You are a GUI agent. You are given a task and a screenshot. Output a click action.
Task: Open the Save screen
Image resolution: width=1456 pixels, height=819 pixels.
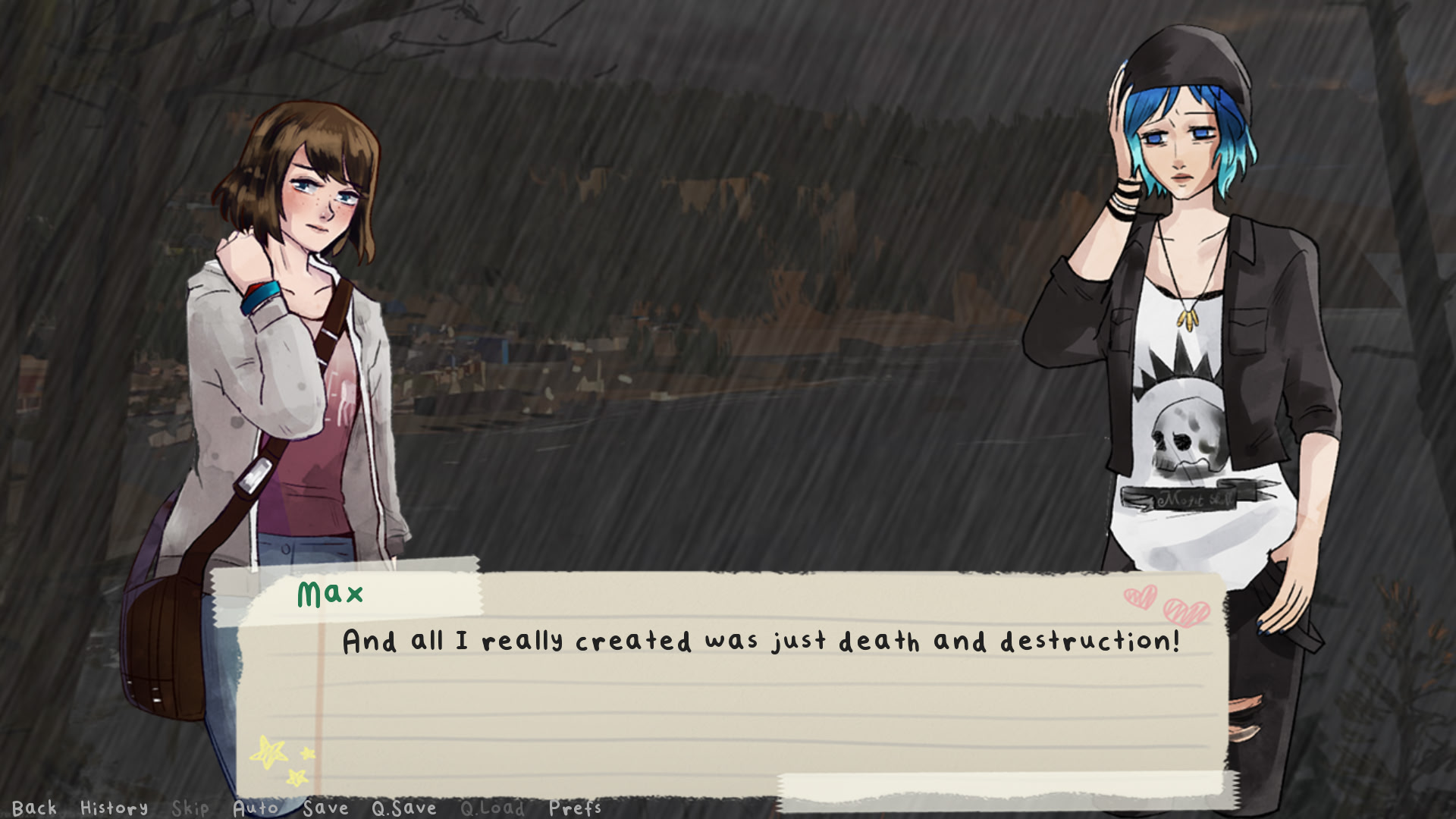[326, 808]
